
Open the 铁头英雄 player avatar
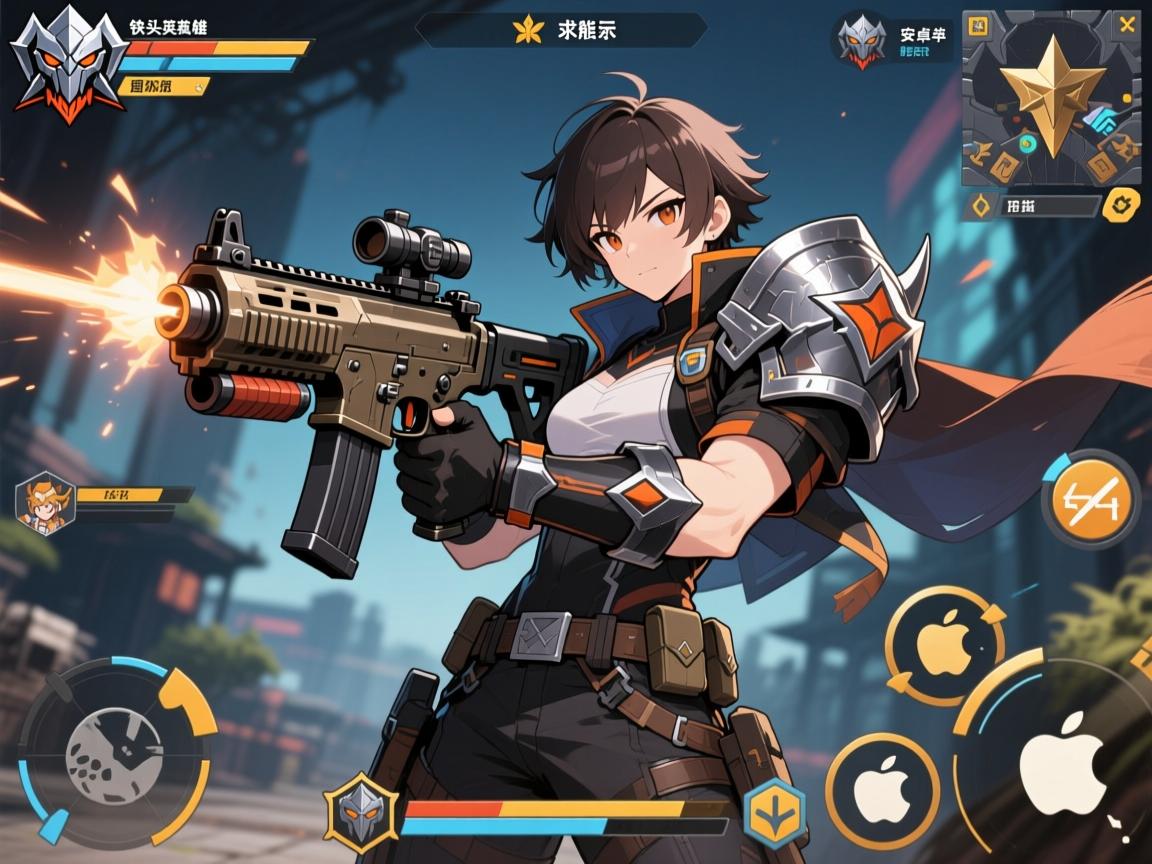[61, 62]
